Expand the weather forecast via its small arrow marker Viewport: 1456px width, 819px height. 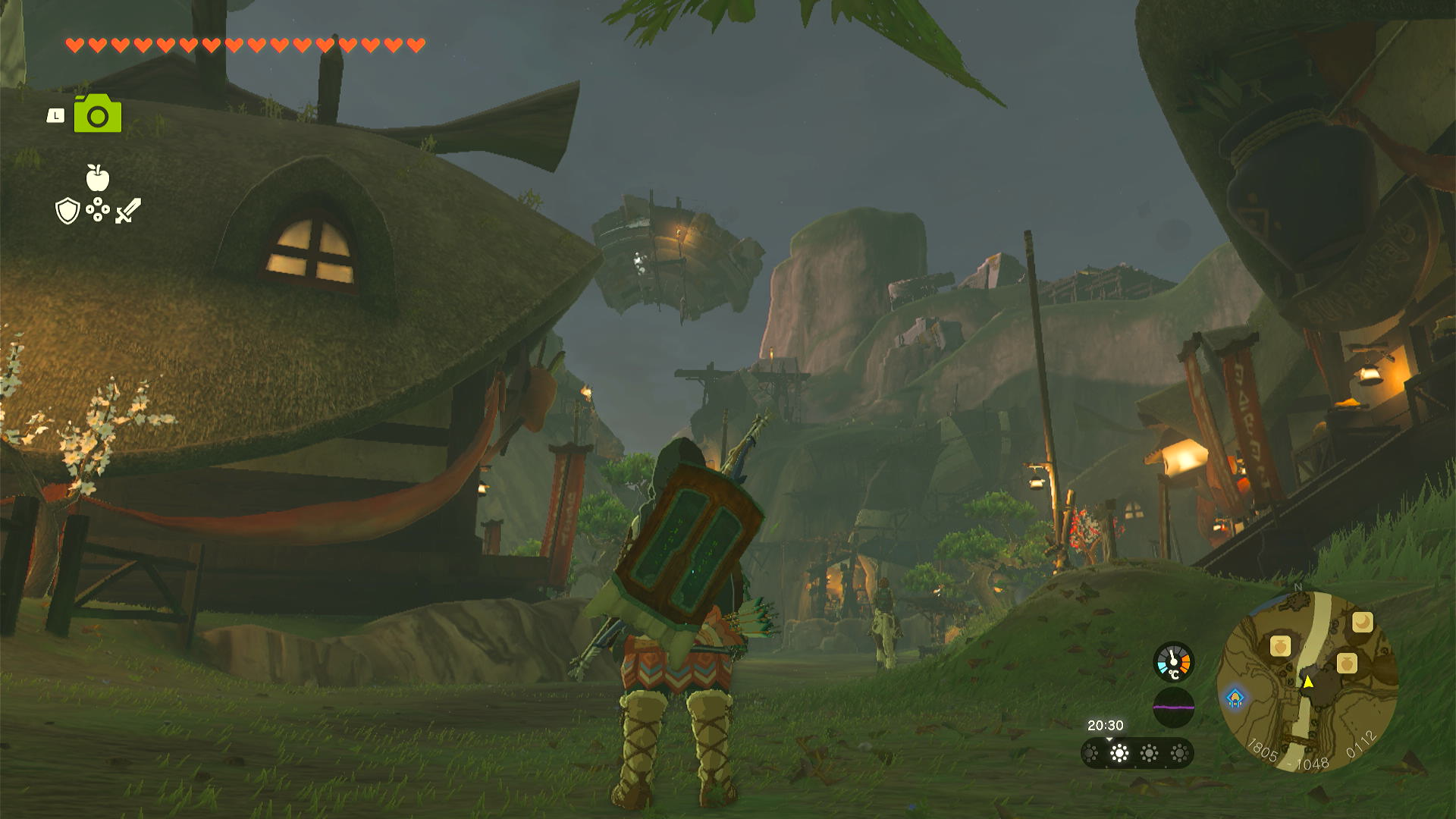point(1109,739)
